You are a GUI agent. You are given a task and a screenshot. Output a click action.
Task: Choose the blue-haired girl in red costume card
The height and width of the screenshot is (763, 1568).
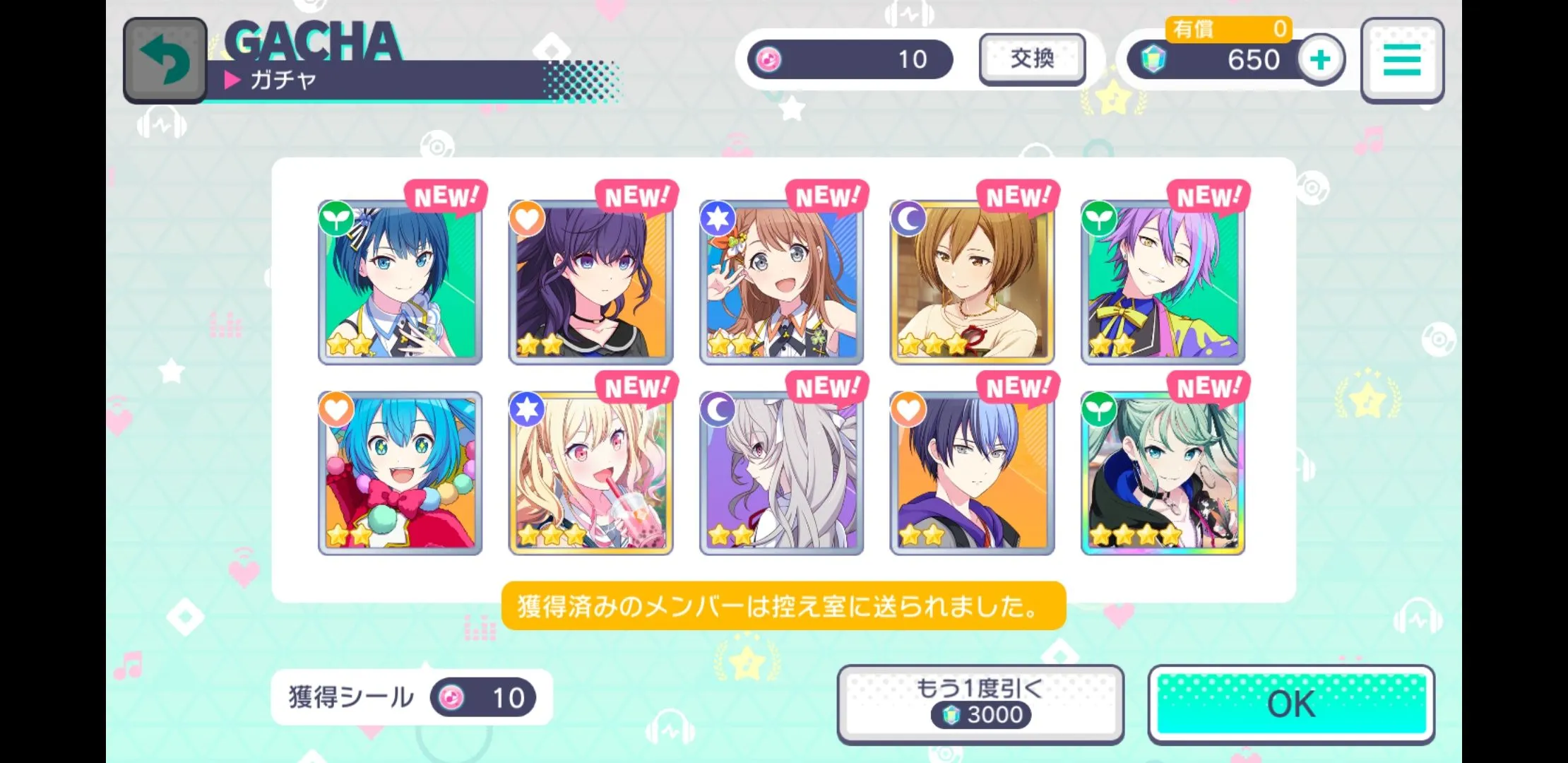point(400,473)
